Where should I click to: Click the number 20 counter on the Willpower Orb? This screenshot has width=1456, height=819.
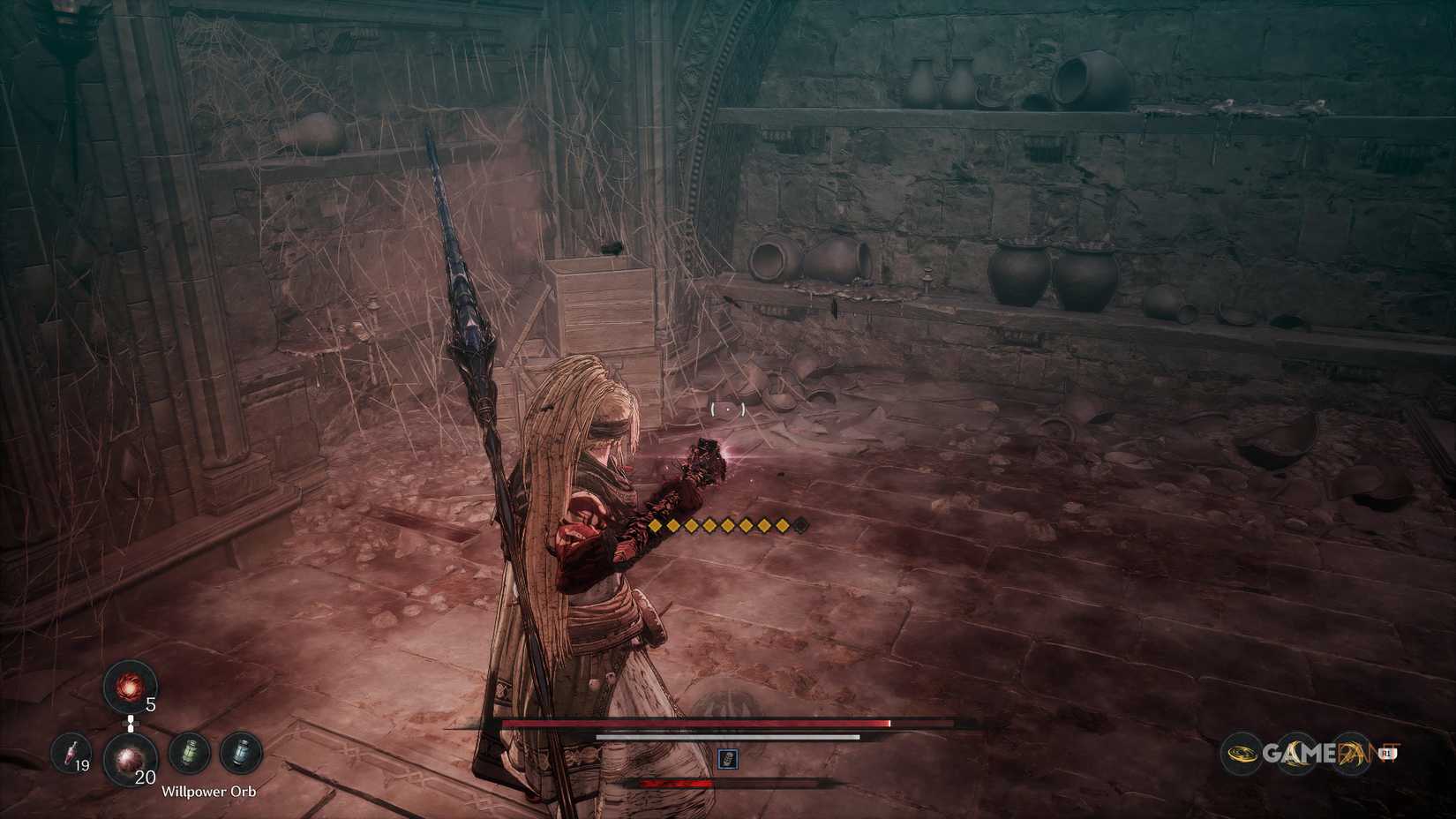point(143,777)
